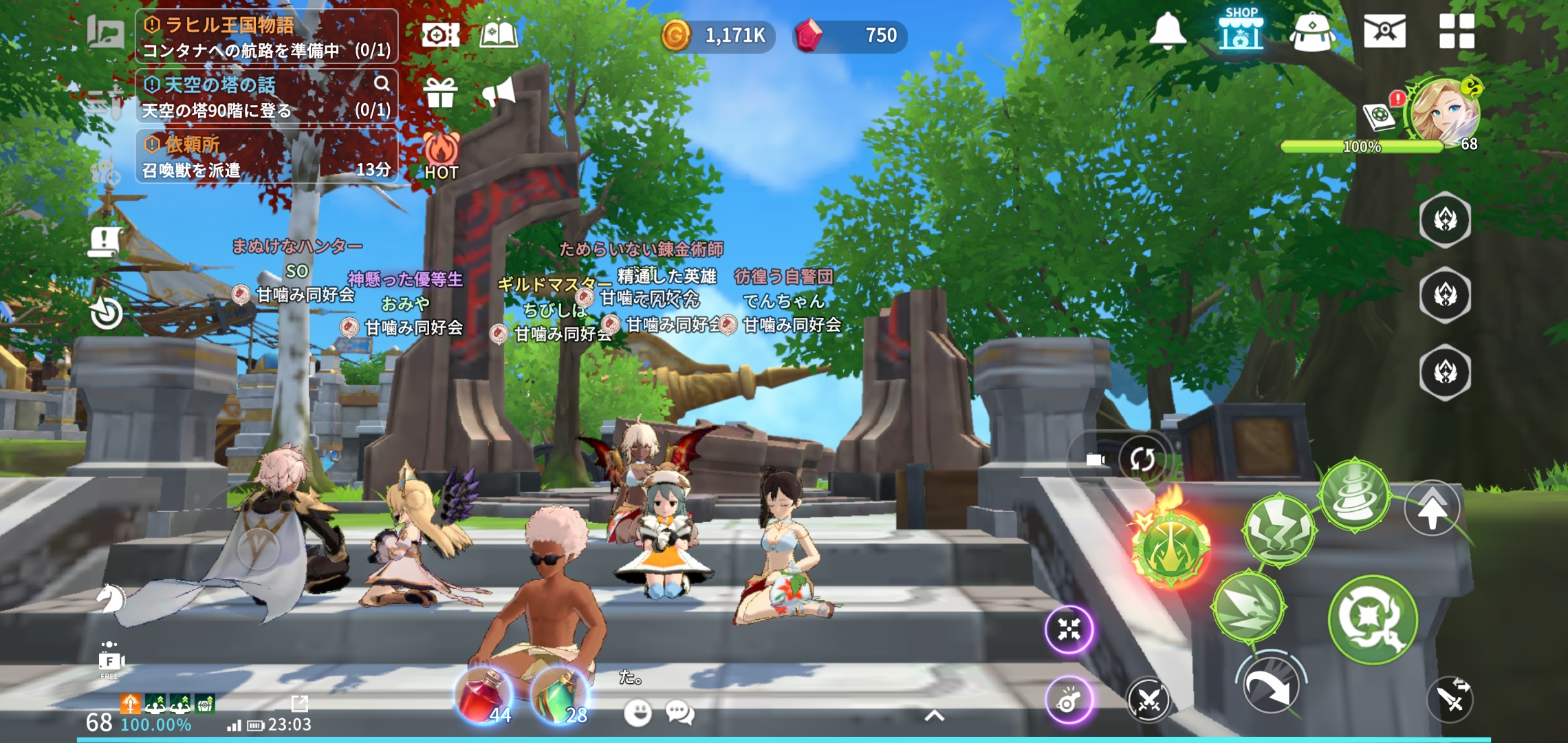This screenshot has height=743, width=1568.
Task: Open the 依頼所 dispatch quest entry
Action: (x=267, y=156)
